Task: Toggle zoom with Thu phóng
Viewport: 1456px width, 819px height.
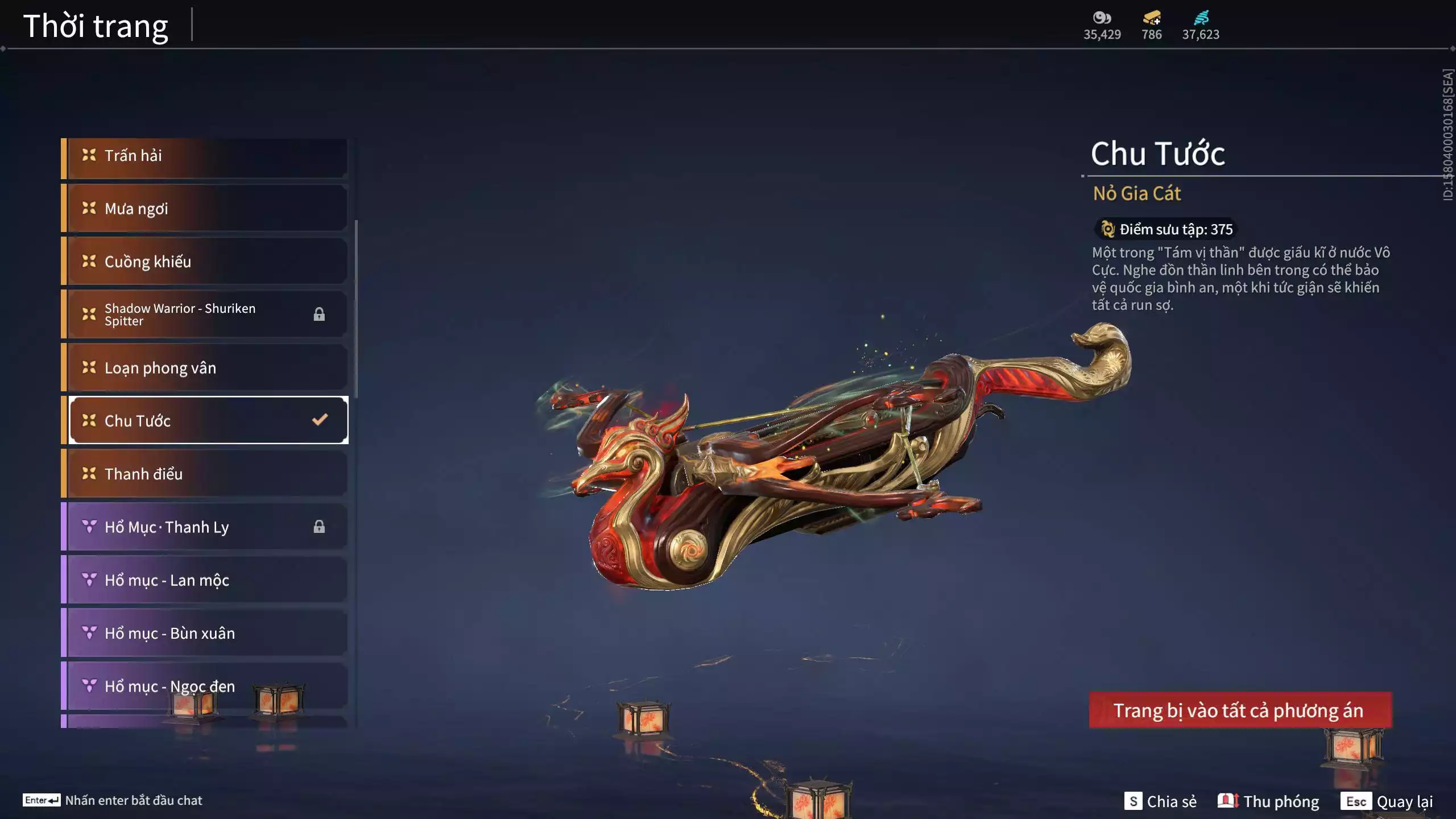Action: (x=1268, y=801)
